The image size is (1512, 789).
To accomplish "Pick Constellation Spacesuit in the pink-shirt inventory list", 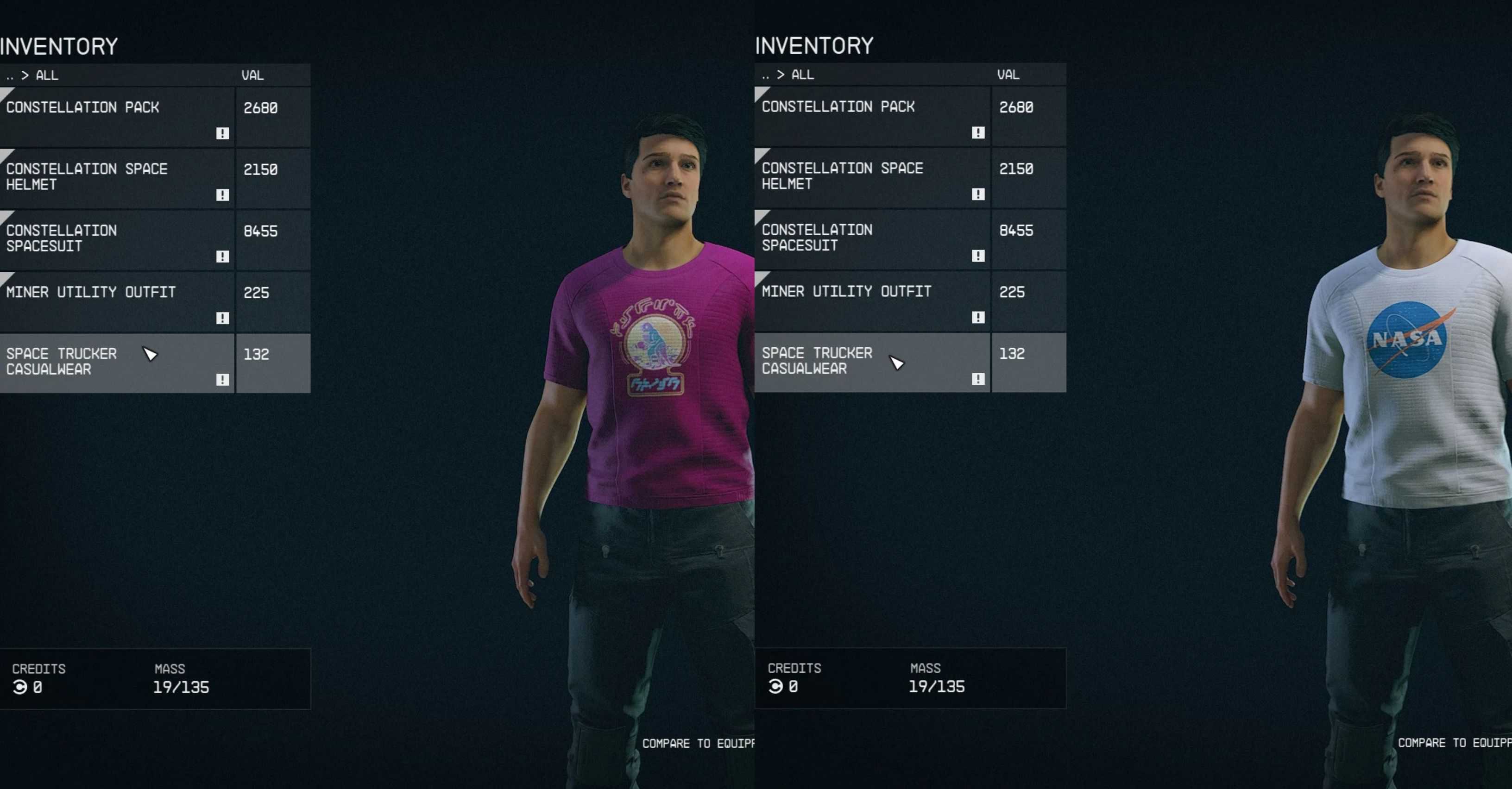I will (117, 239).
